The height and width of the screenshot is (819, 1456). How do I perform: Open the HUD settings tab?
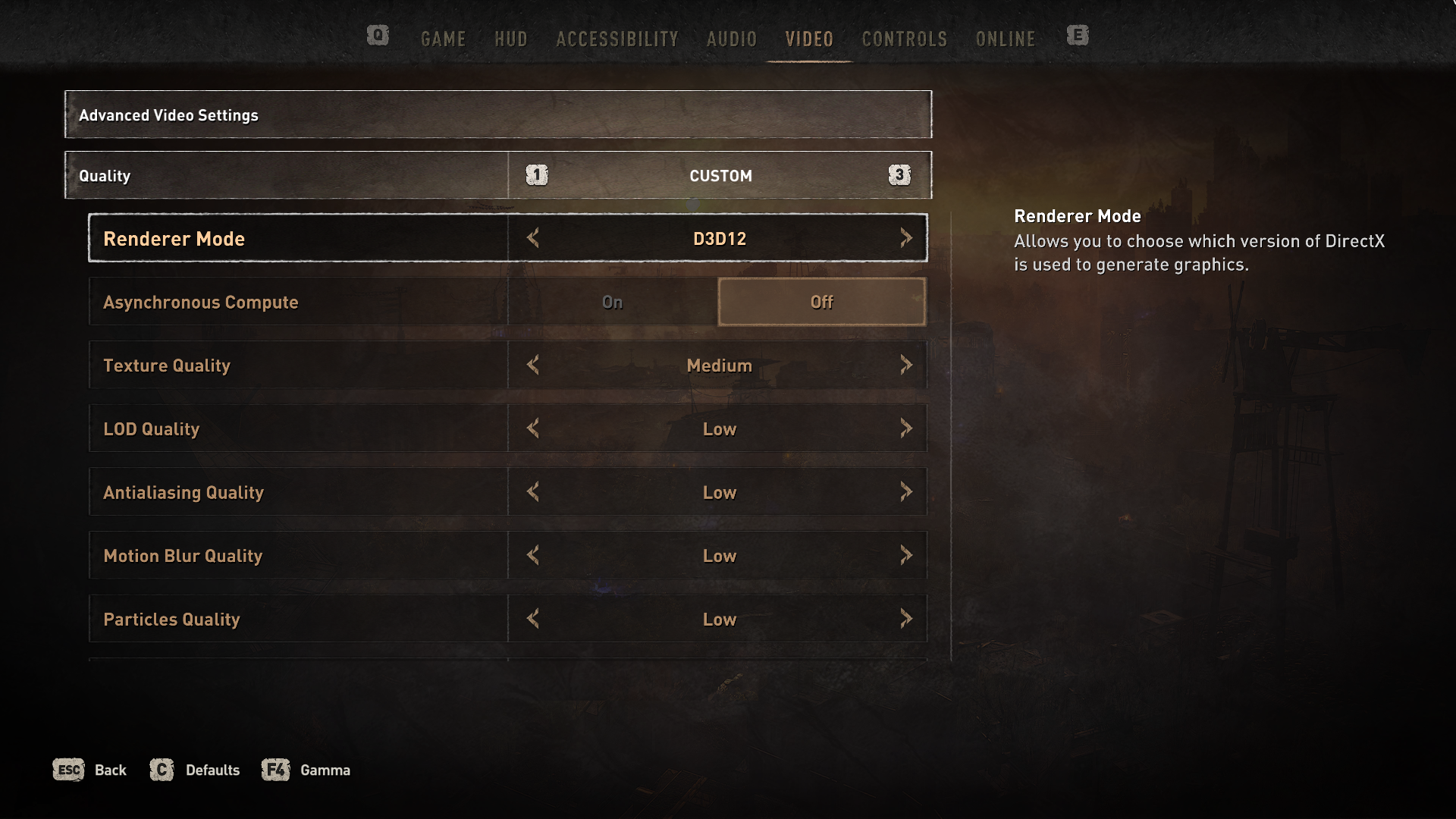(x=510, y=39)
